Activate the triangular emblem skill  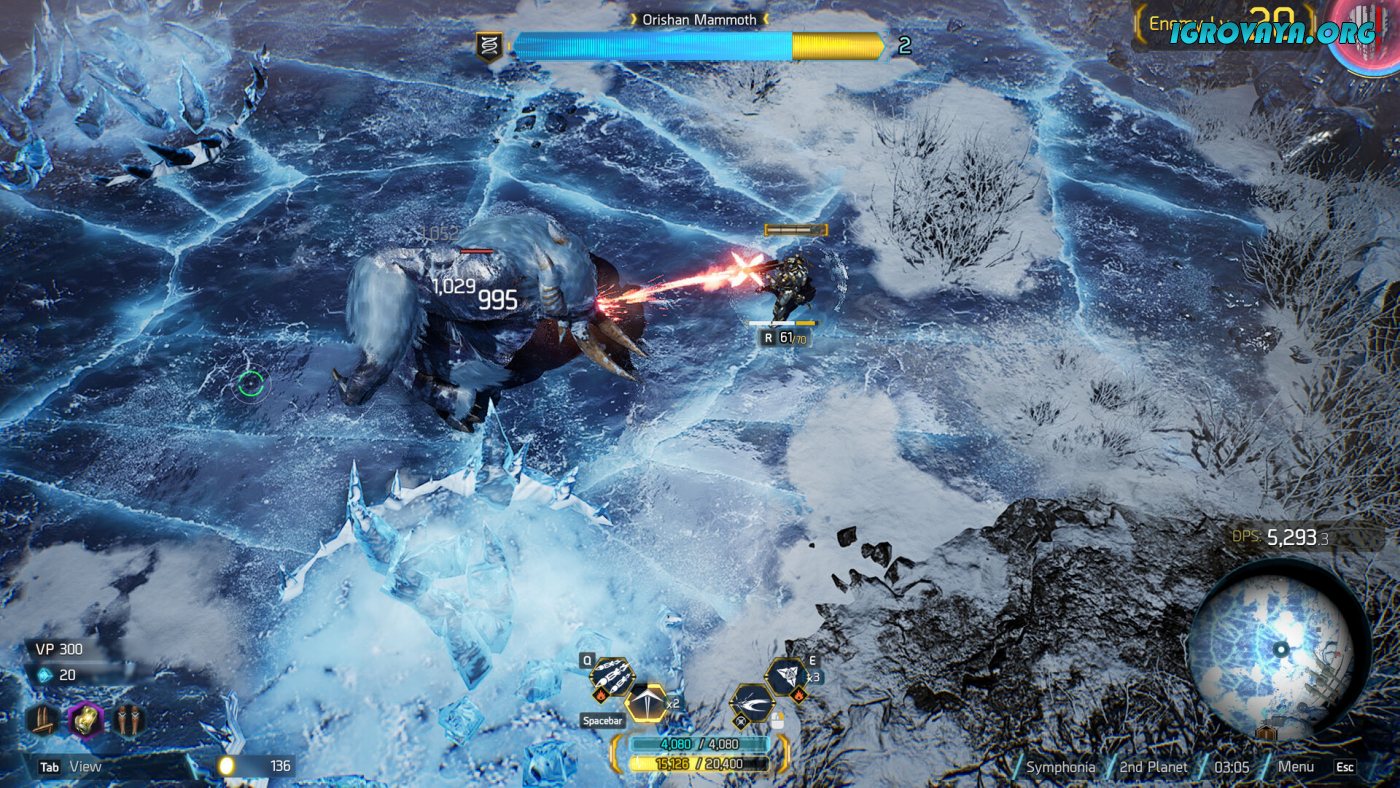tap(787, 676)
